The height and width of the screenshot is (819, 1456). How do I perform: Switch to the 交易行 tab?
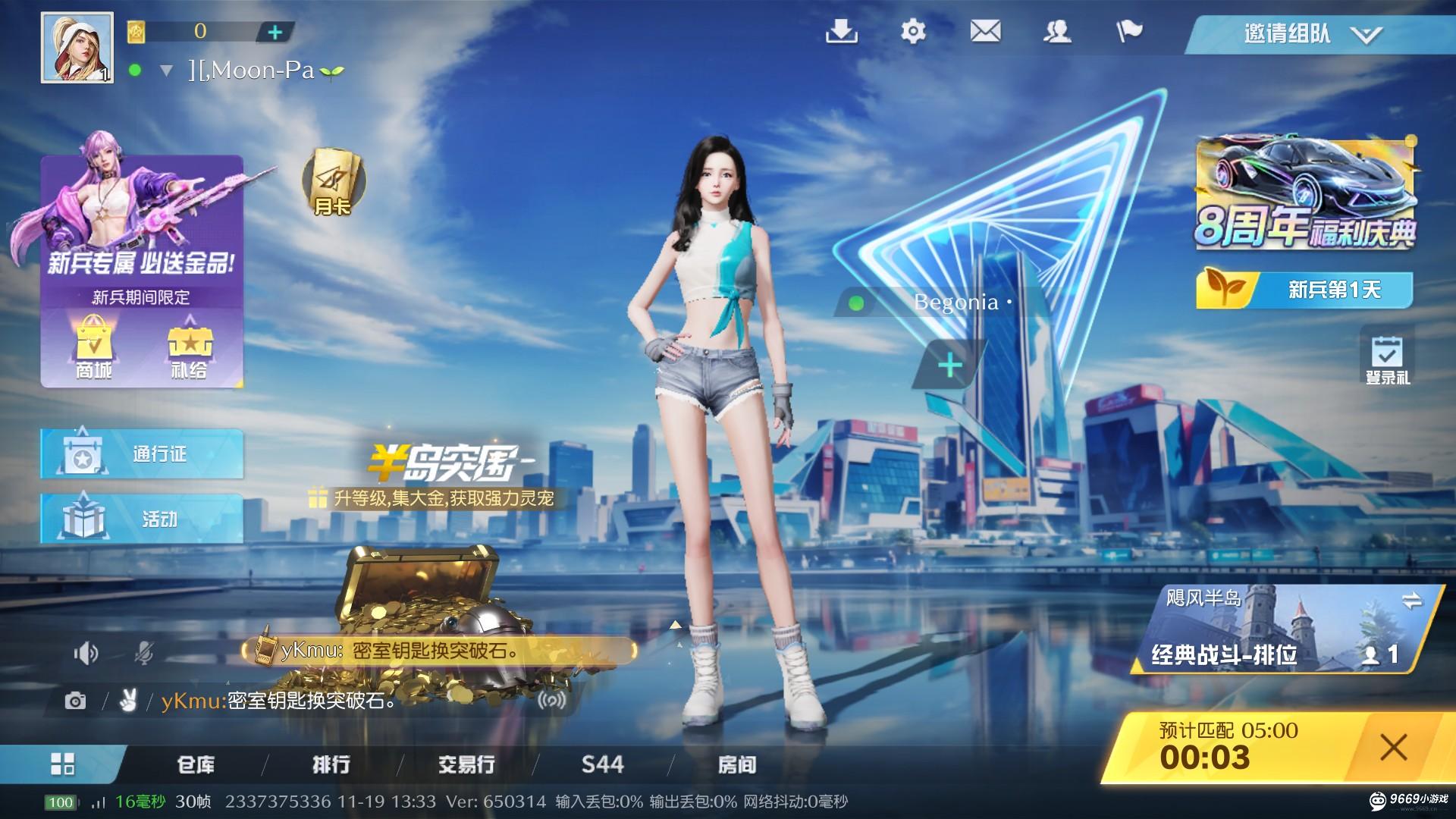(x=465, y=765)
